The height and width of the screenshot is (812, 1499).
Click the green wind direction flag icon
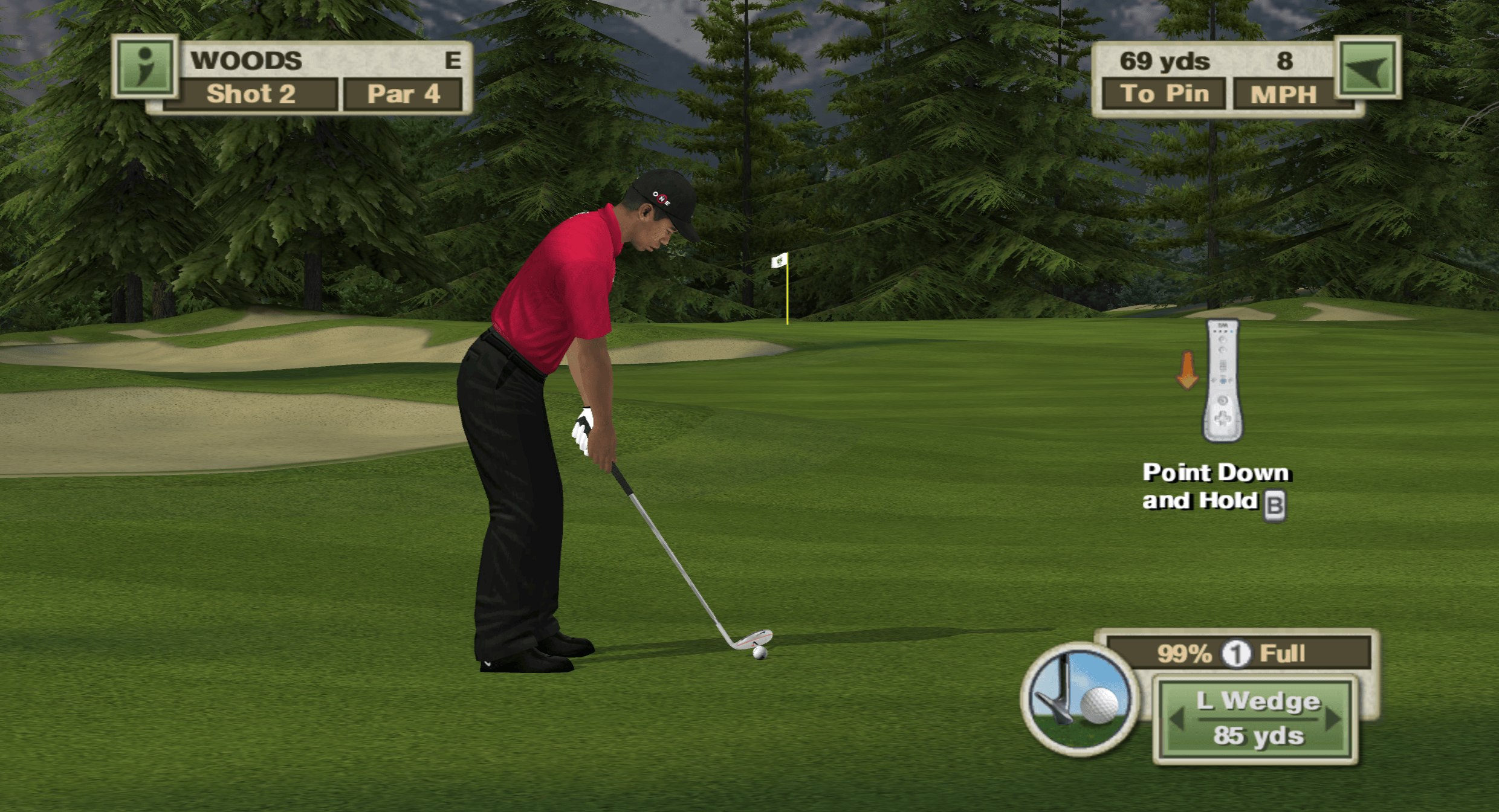coord(1368,68)
